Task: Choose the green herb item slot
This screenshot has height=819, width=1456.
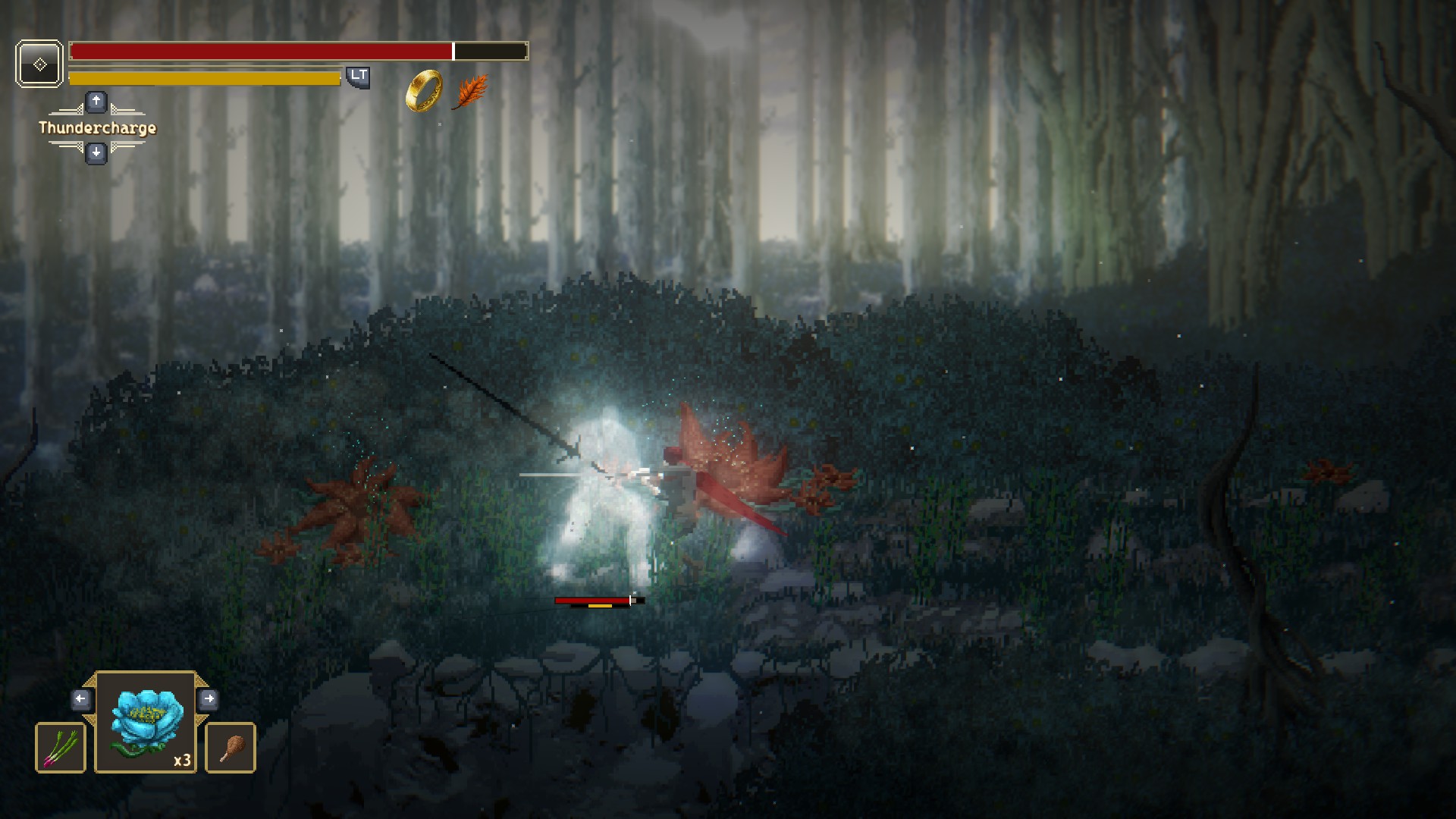Action: tap(61, 748)
